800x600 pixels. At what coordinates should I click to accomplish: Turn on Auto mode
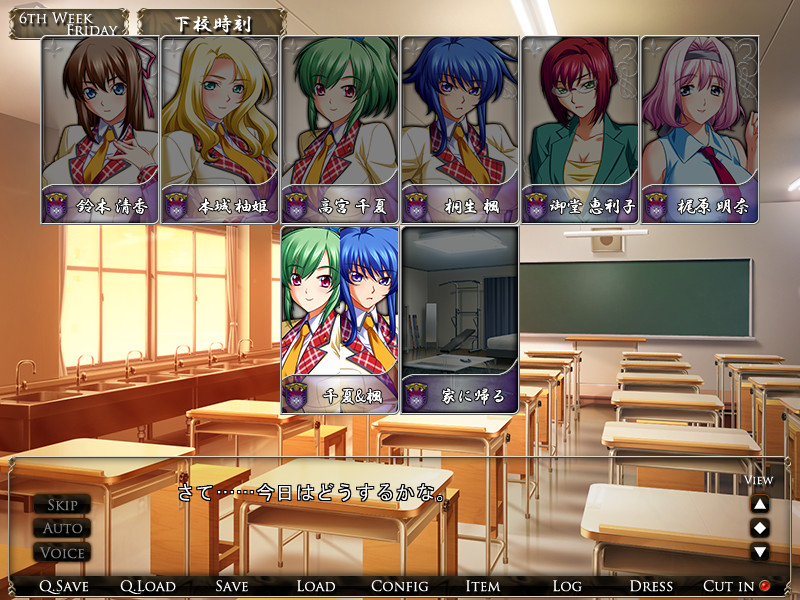pyautogui.click(x=62, y=528)
